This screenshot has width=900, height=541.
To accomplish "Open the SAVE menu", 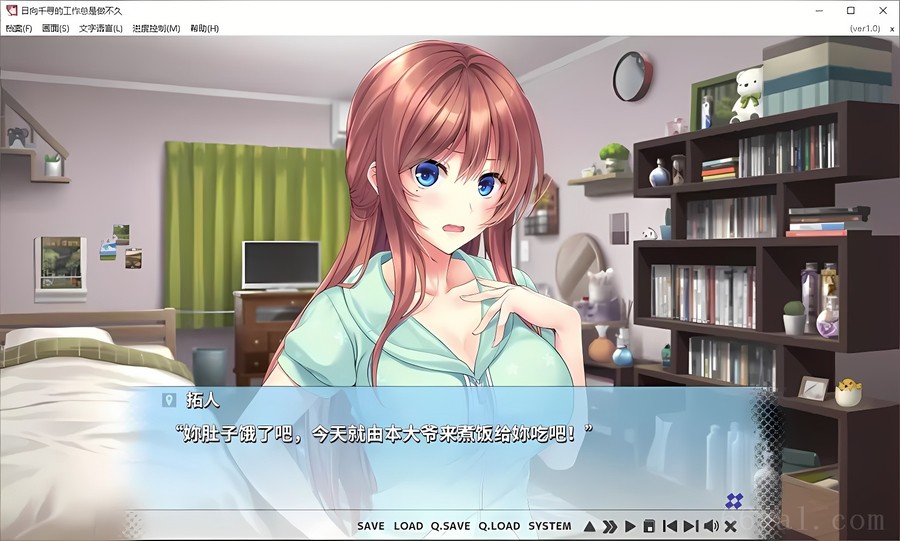I will click(x=370, y=526).
